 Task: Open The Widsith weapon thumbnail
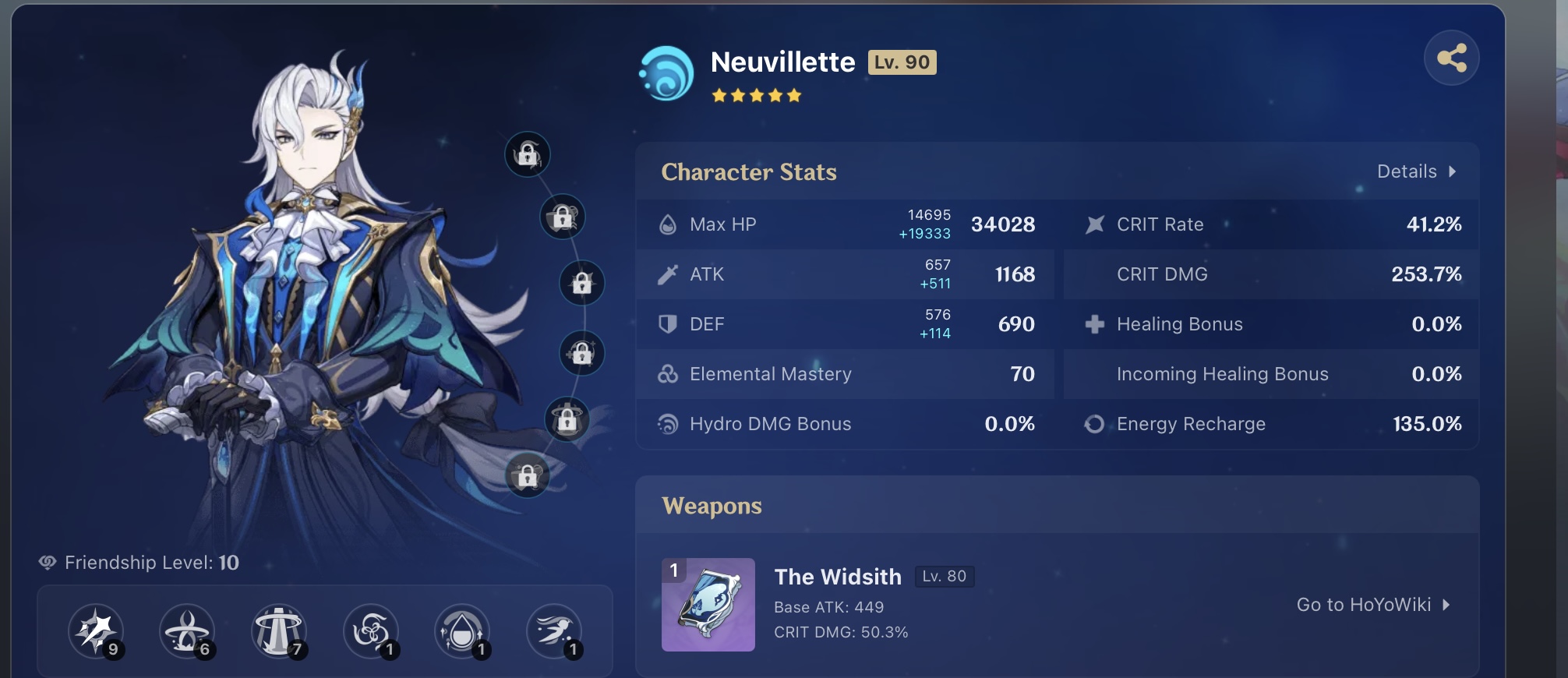[709, 606]
